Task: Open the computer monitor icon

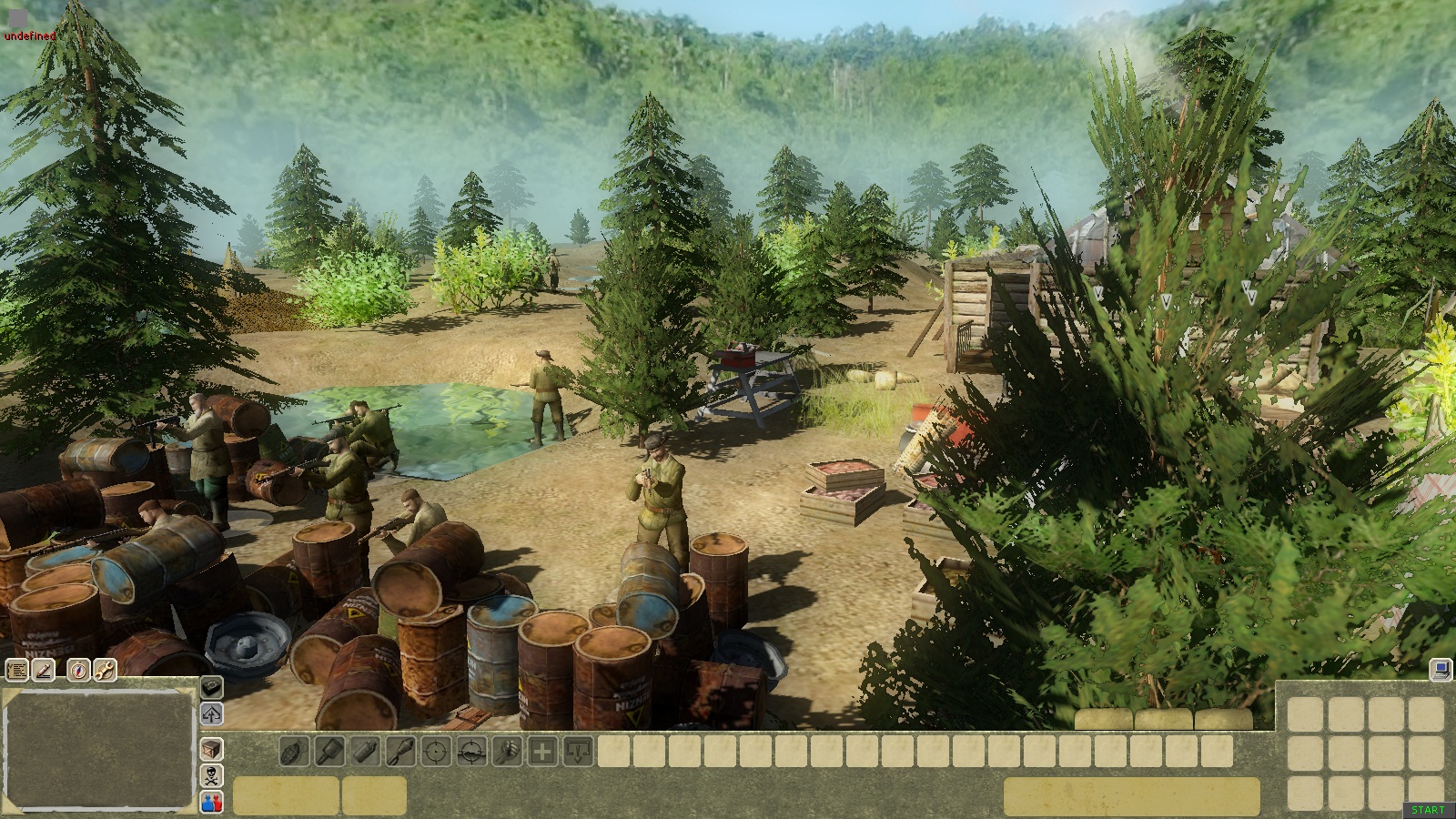Action: coord(1440,670)
